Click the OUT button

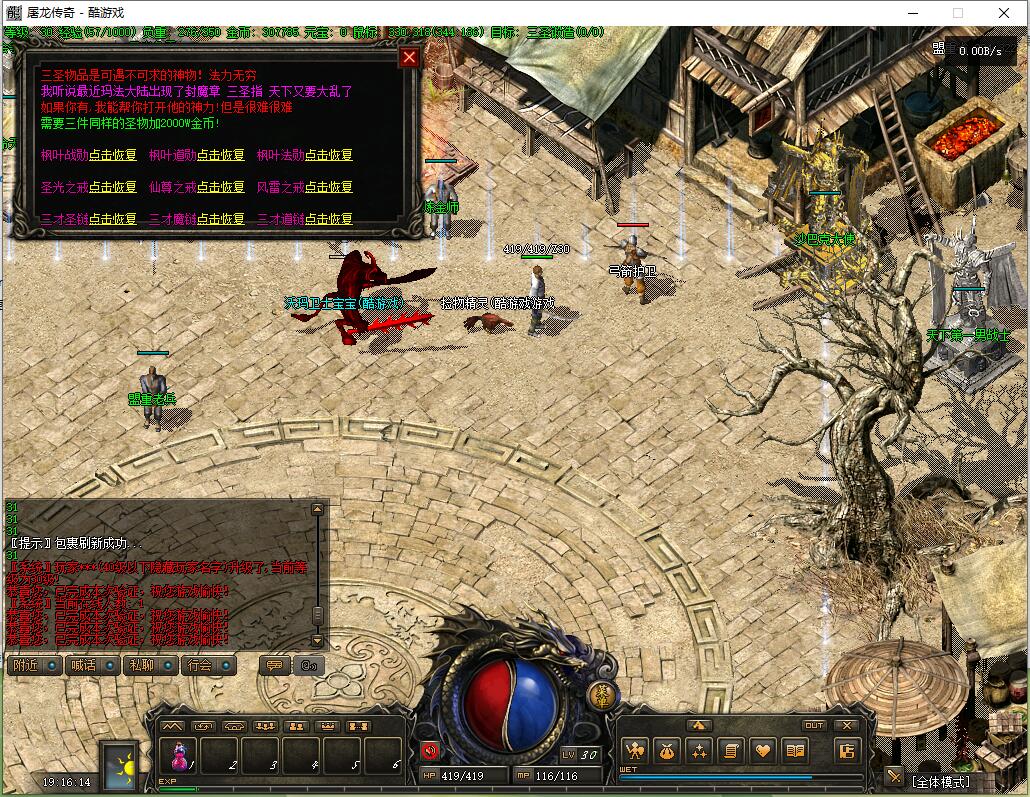pos(814,725)
